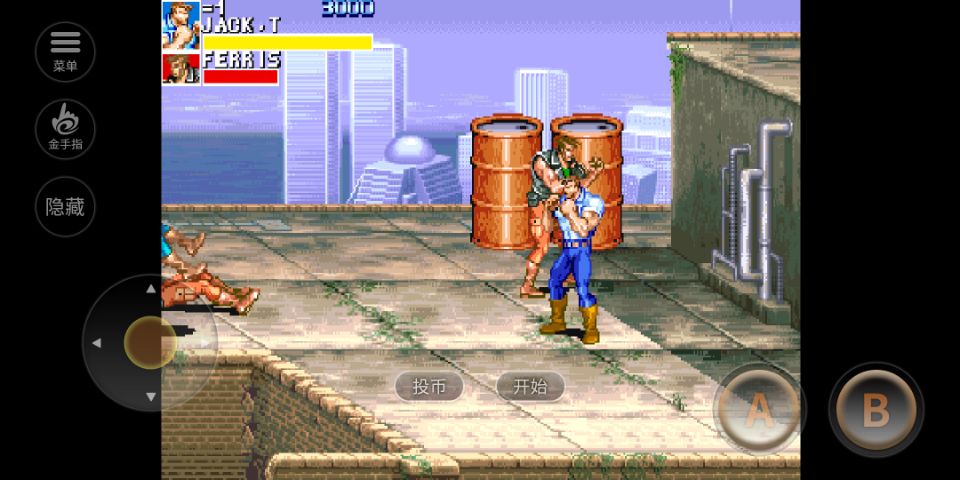
Task: Tap the B jump button
Action: (875, 410)
